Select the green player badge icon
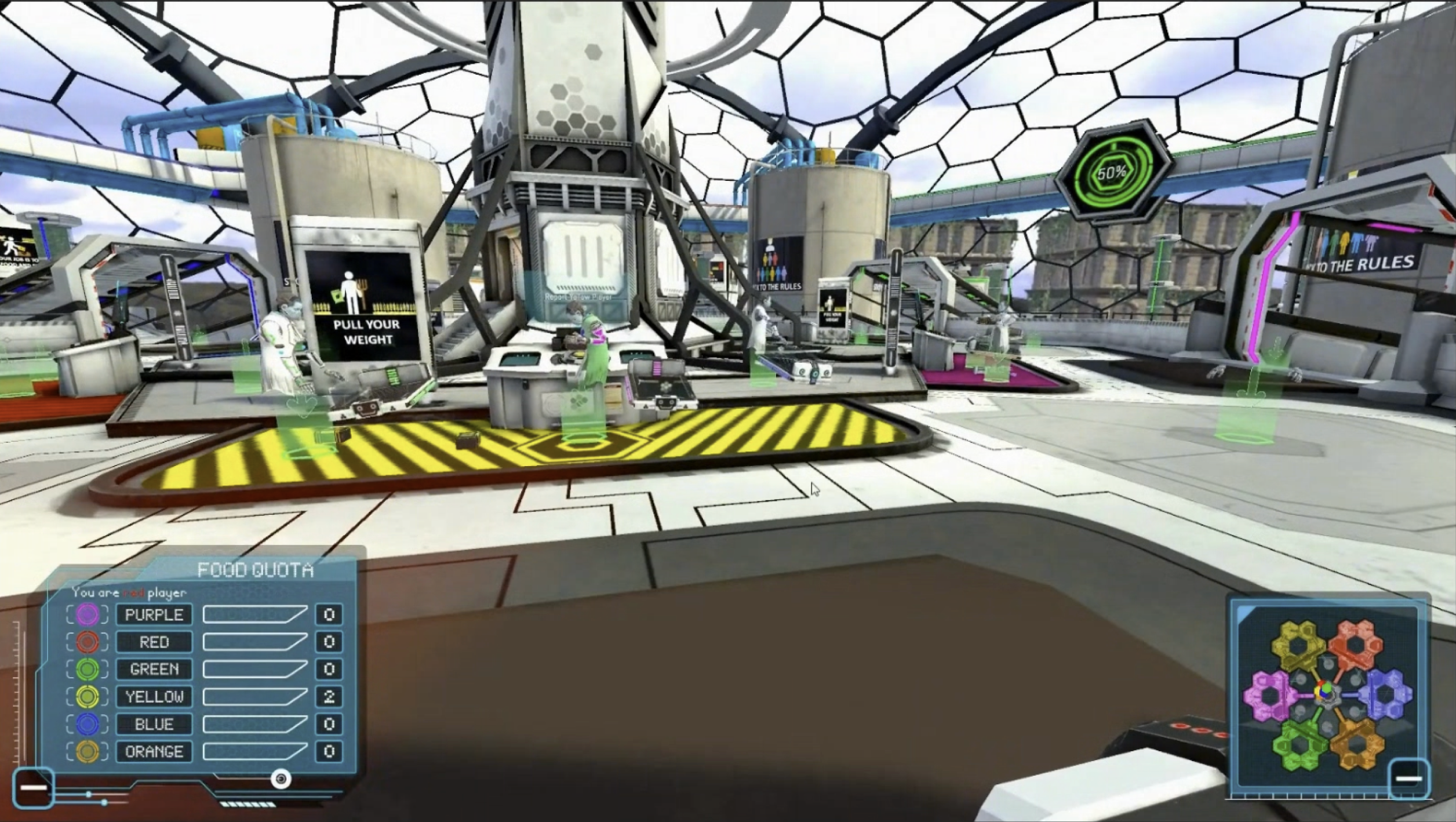 click(x=88, y=670)
